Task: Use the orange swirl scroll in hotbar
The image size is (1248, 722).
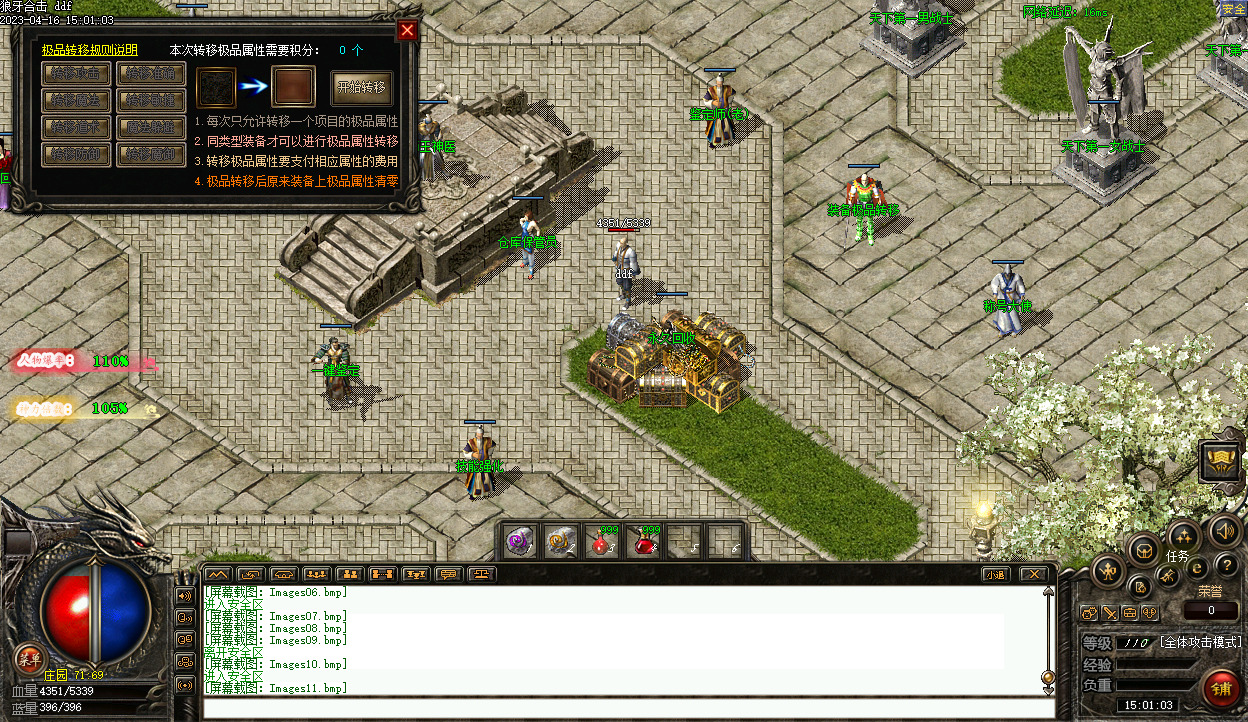Action: pos(560,541)
